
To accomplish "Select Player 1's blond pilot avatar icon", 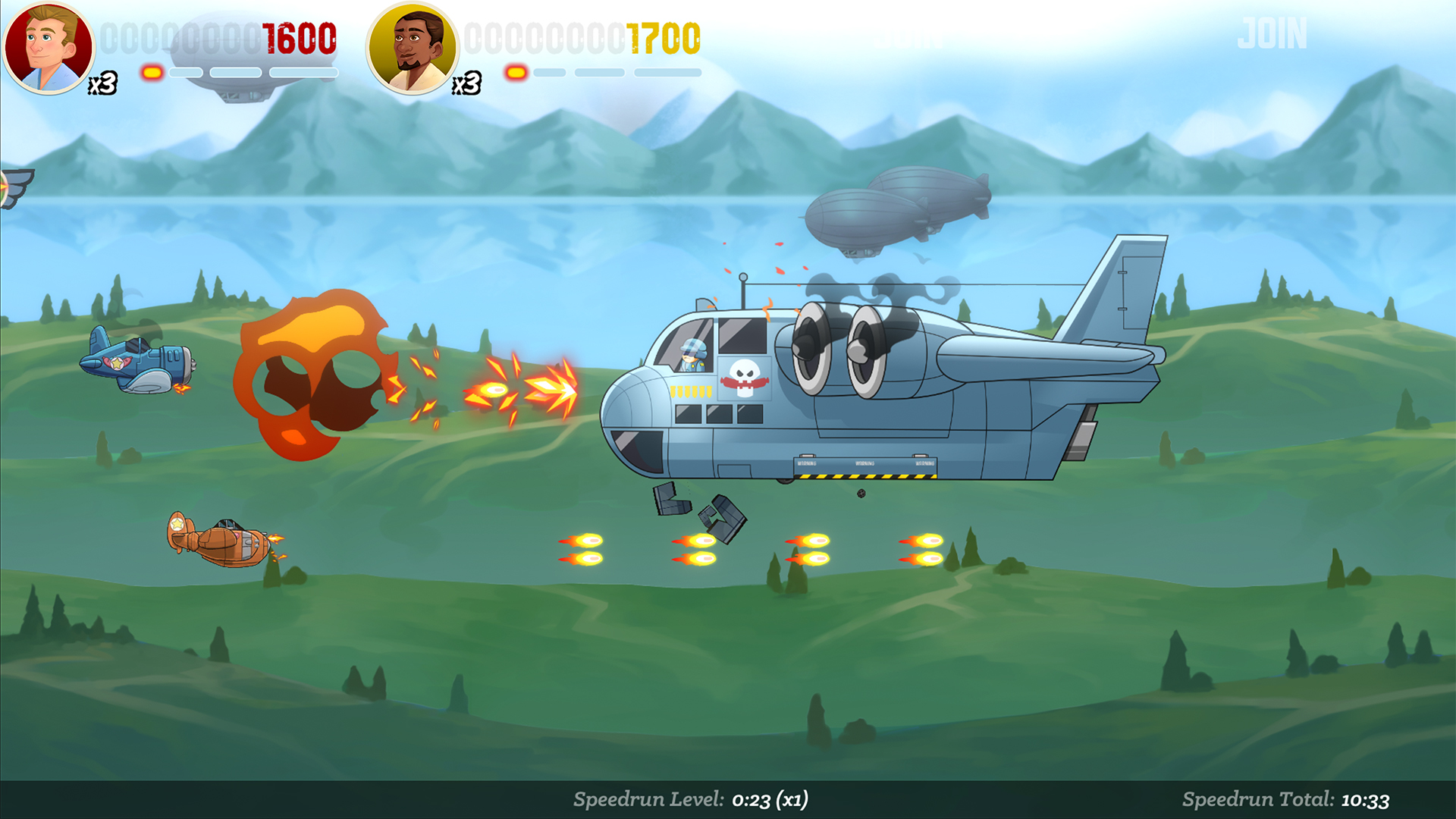I will (x=49, y=47).
